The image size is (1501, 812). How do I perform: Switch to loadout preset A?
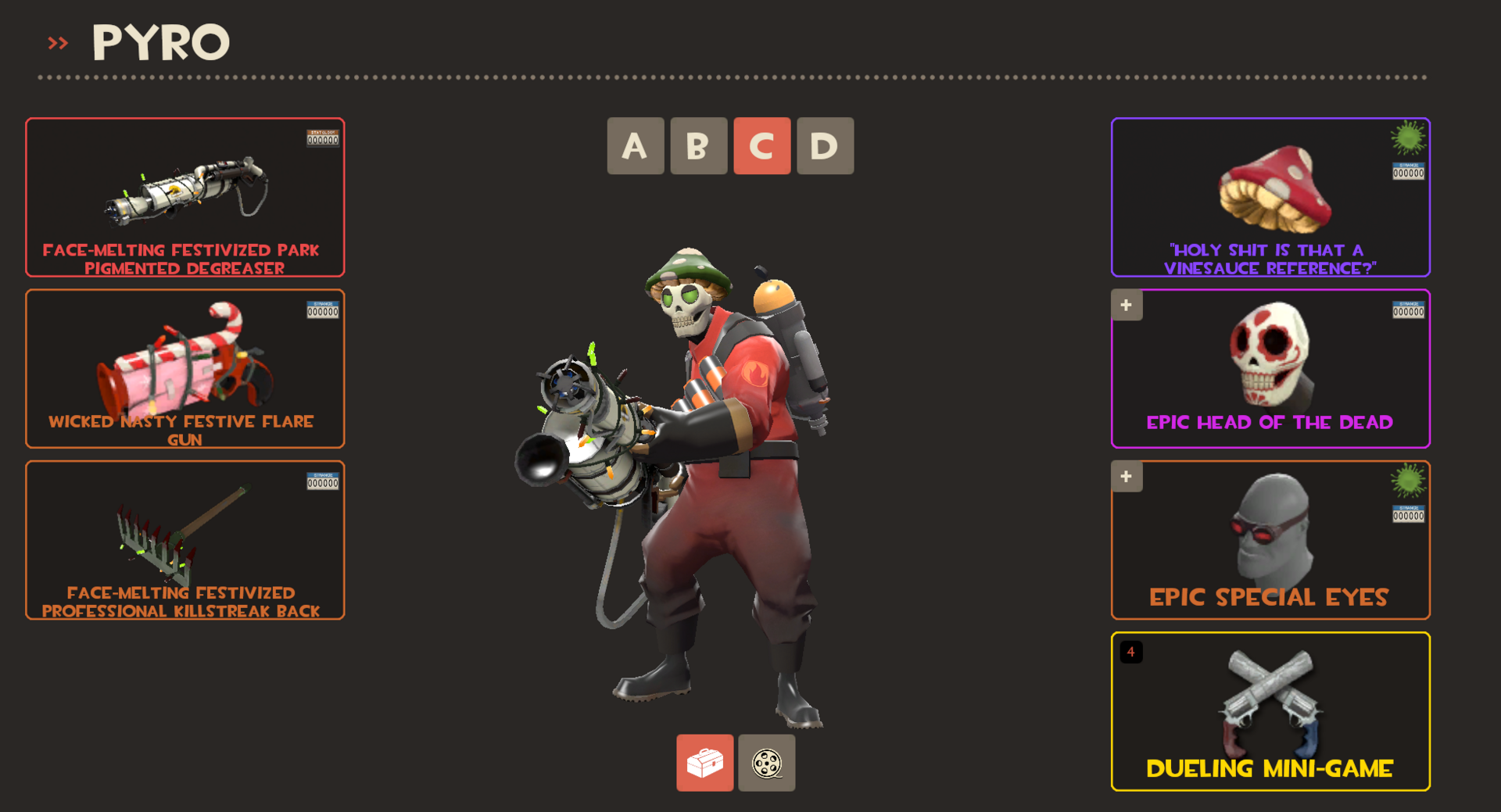pyautogui.click(x=636, y=146)
